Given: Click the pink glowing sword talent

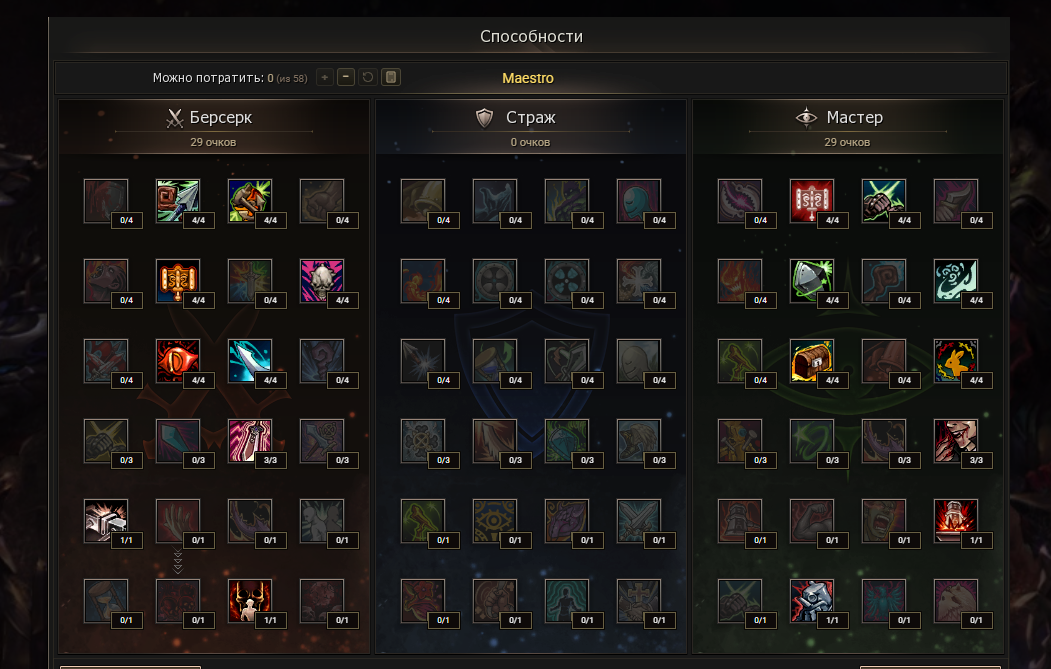Looking at the screenshot, I should [250, 441].
